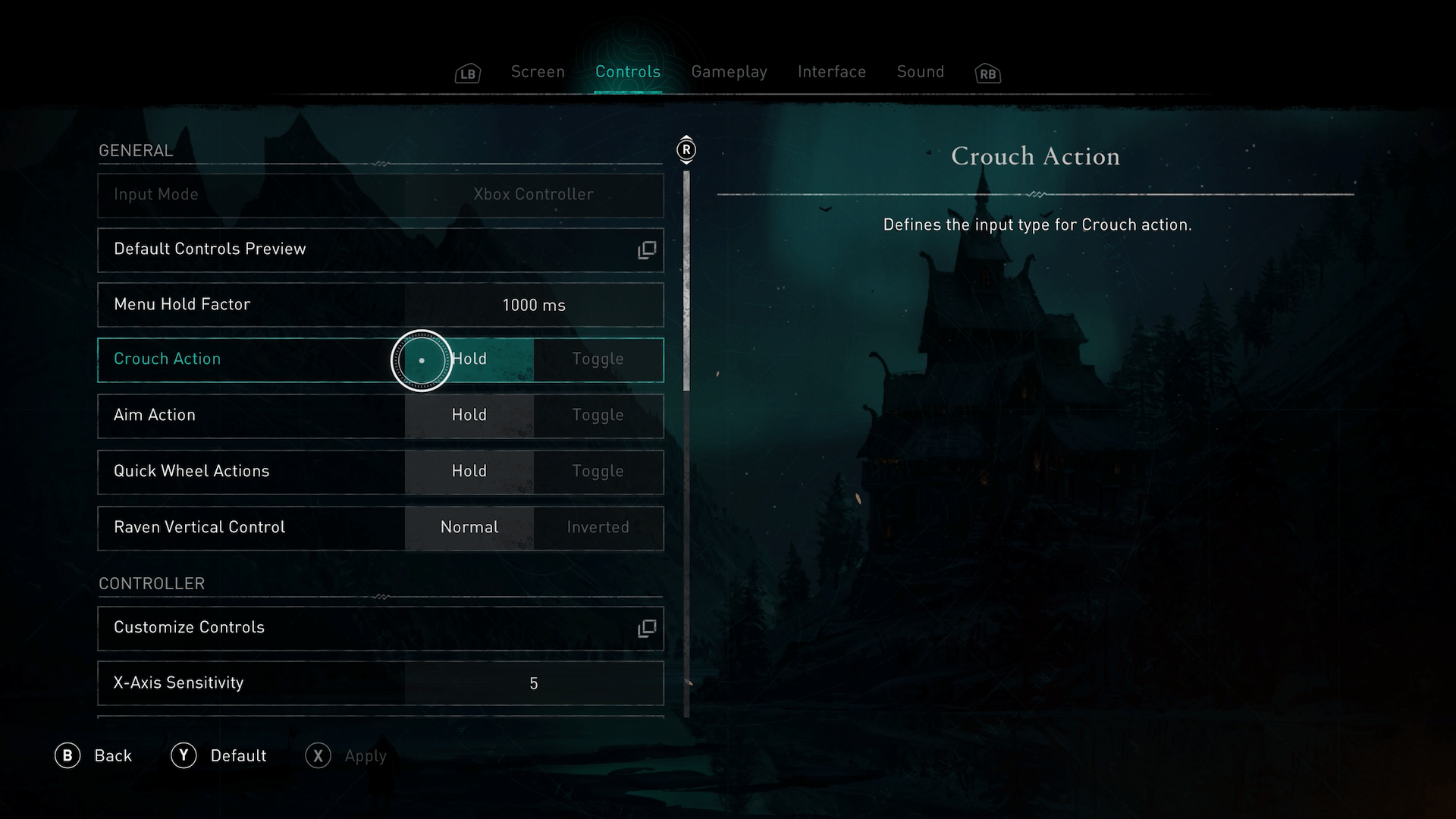This screenshot has width=1456, height=819.
Task: Click the LB bumper icon
Action: [x=467, y=73]
